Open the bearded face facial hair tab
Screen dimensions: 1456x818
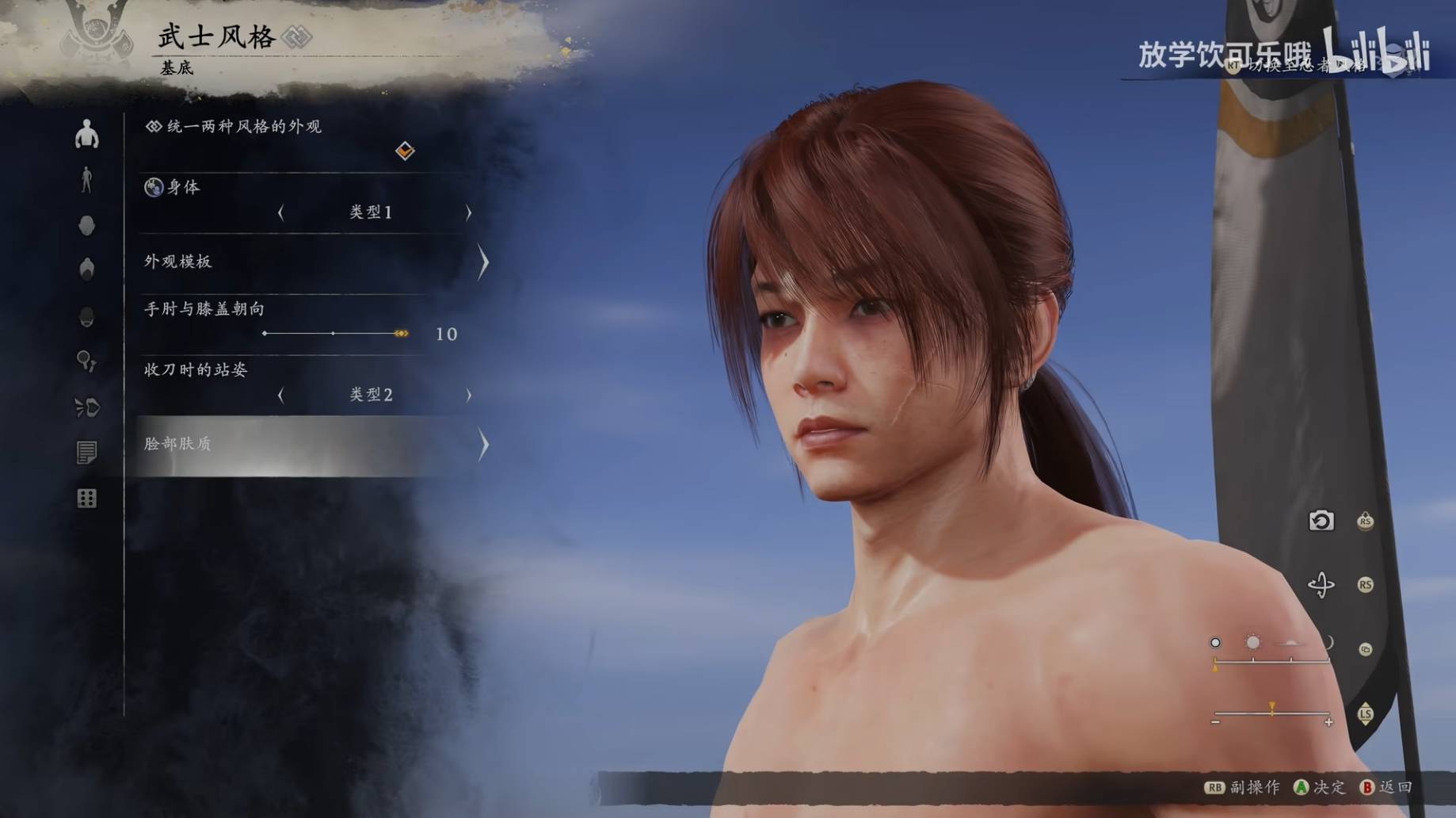click(87, 317)
